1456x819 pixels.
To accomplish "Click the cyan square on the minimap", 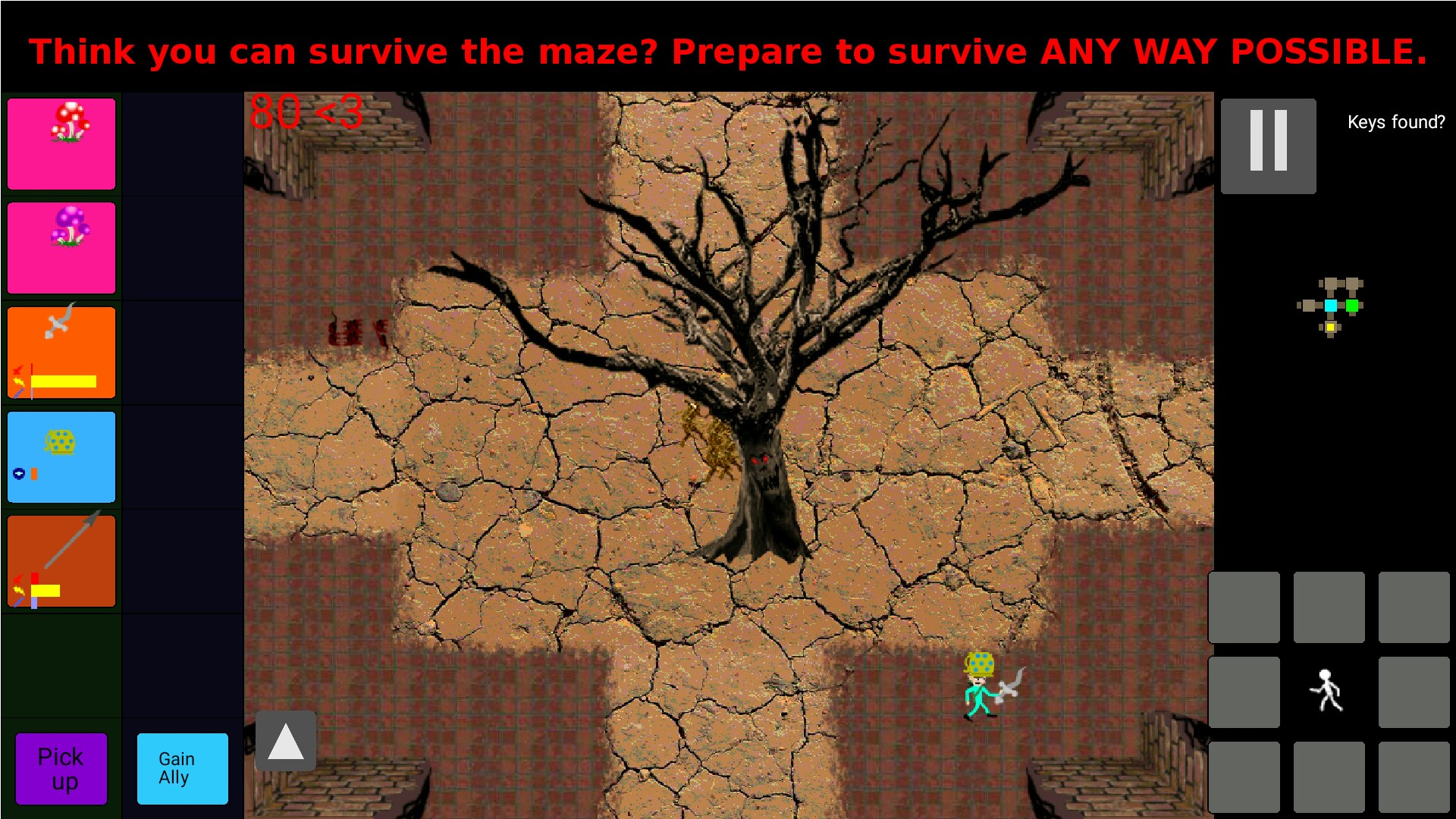I will pos(1330,306).
